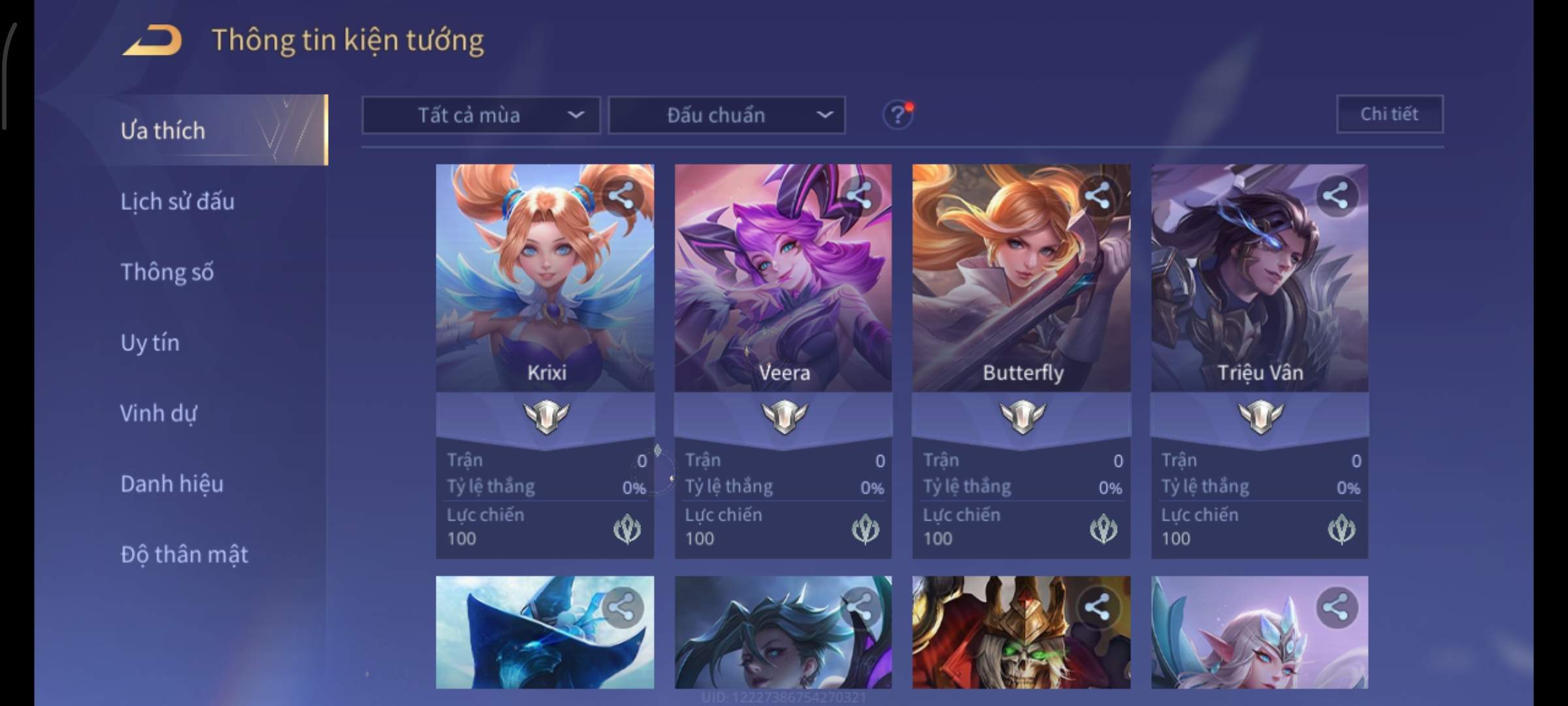The height and width of the screenshot is (706, 1568).
Task: Show the Thông số tab
Action: pos(167,272)
